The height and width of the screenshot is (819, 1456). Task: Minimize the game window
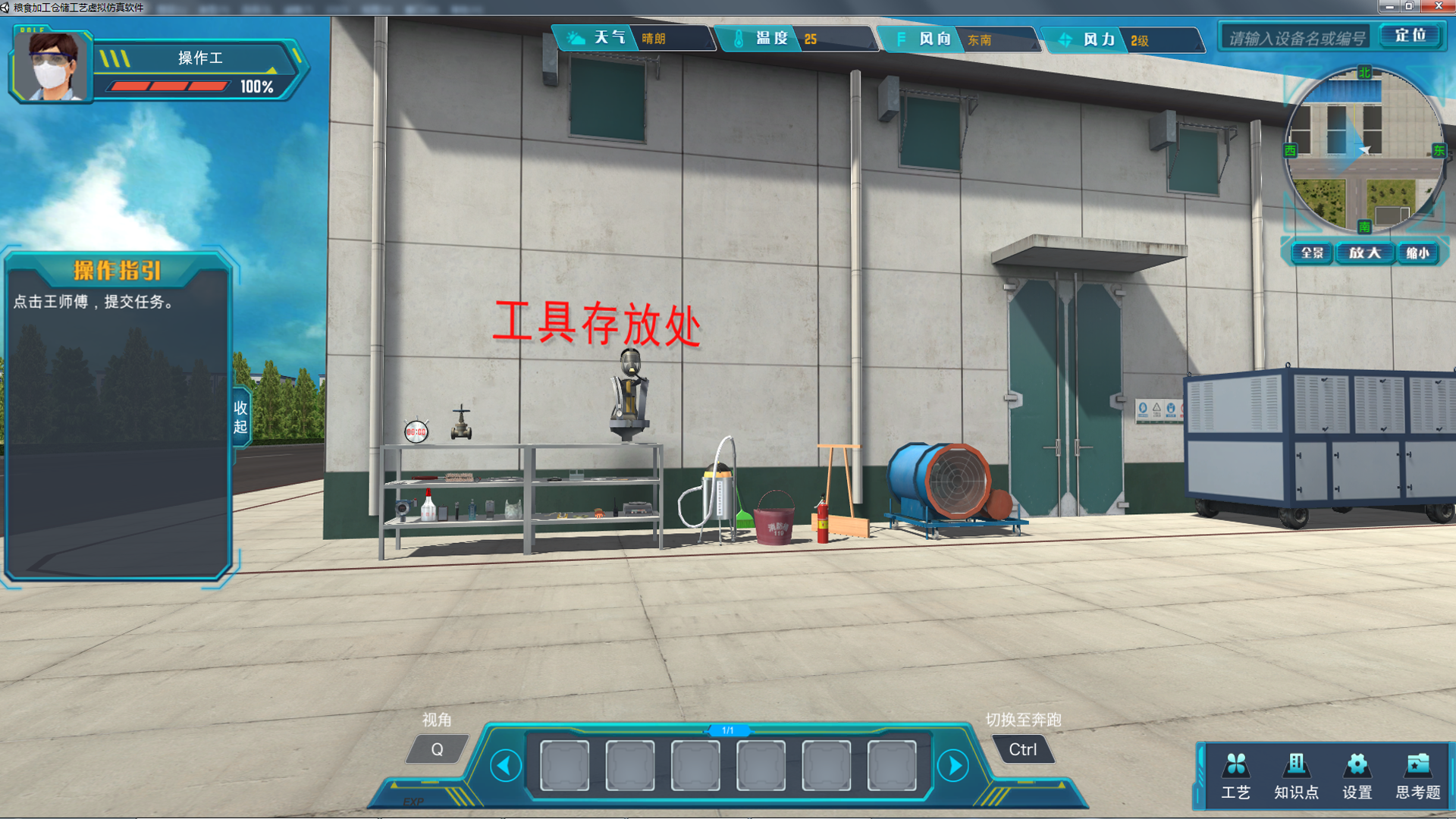pyautogui.click(x=1389, y=6)
